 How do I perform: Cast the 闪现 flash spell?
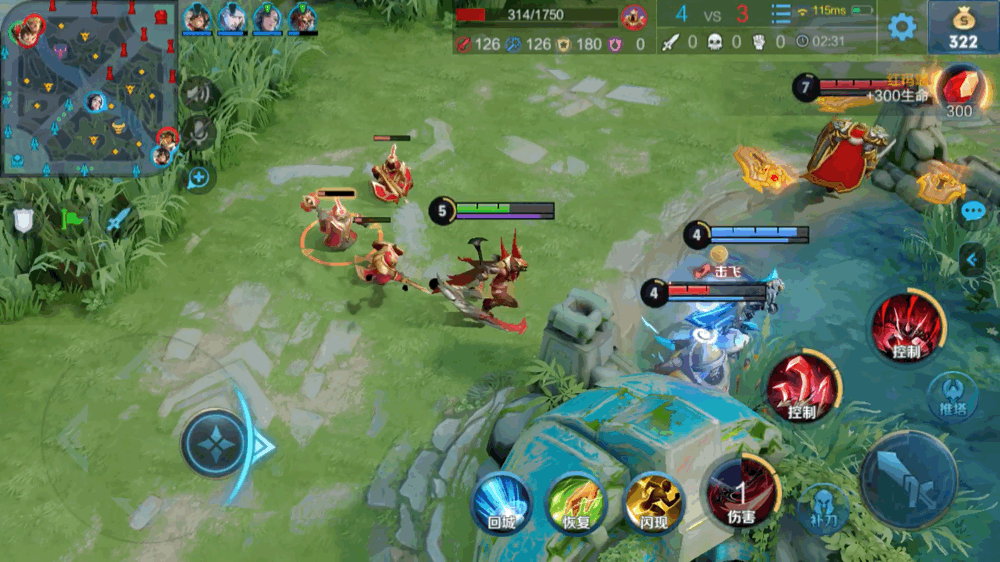click(653, 502)
